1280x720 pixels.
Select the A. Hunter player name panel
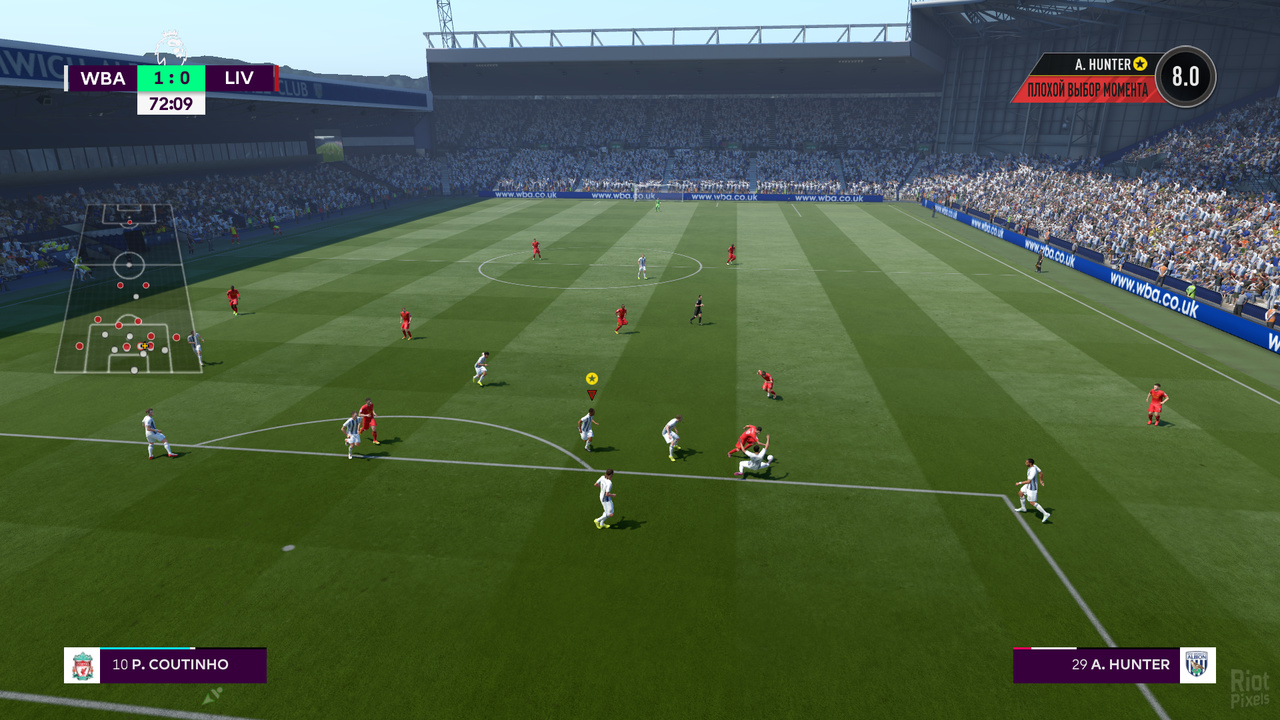(1096, 665)
